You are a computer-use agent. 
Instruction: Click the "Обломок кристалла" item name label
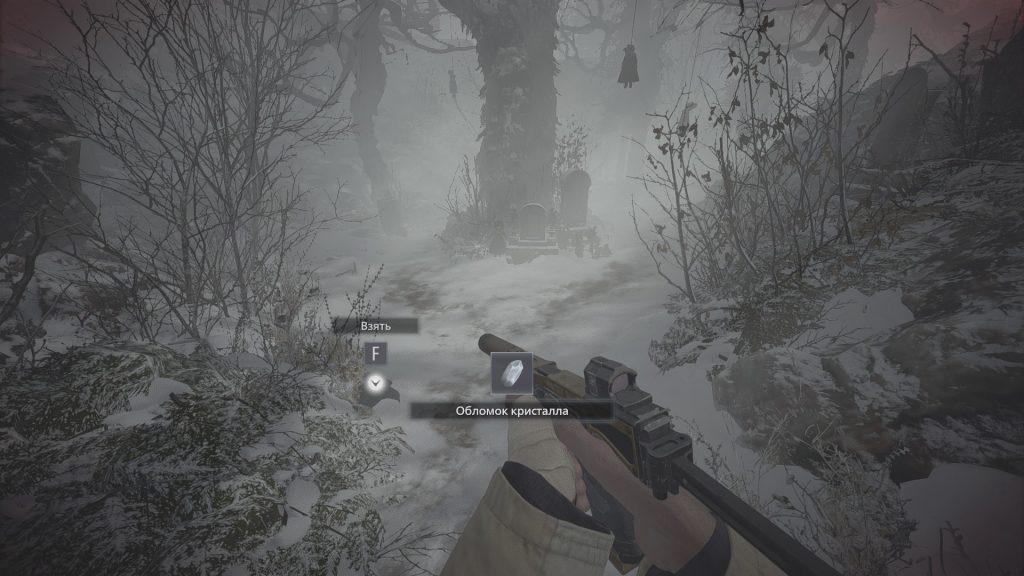click(x=511, y=410)
